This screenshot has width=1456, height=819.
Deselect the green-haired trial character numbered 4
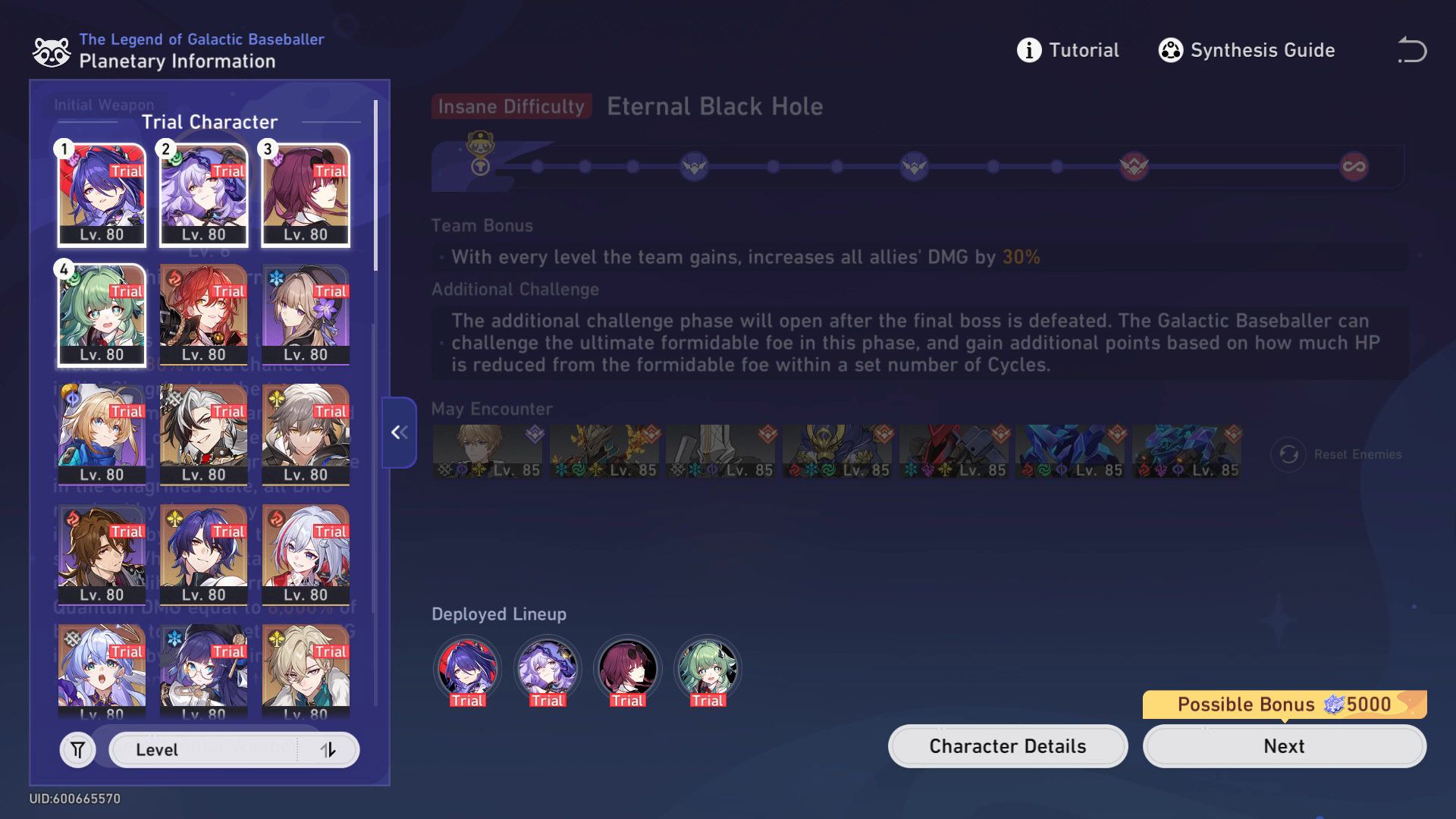(101, 313)
